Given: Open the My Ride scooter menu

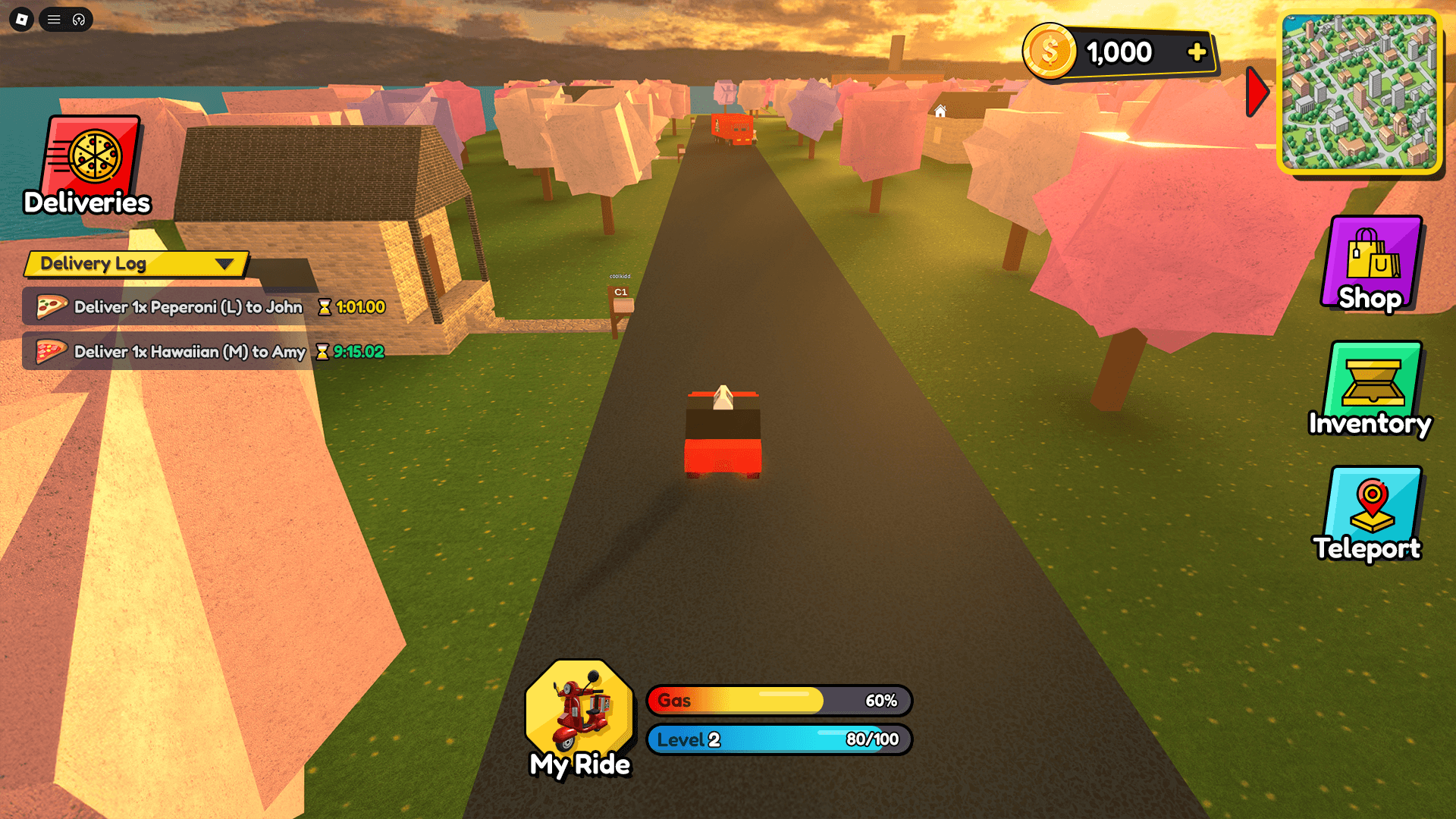Looking at the screenshot, I should 580,717.
